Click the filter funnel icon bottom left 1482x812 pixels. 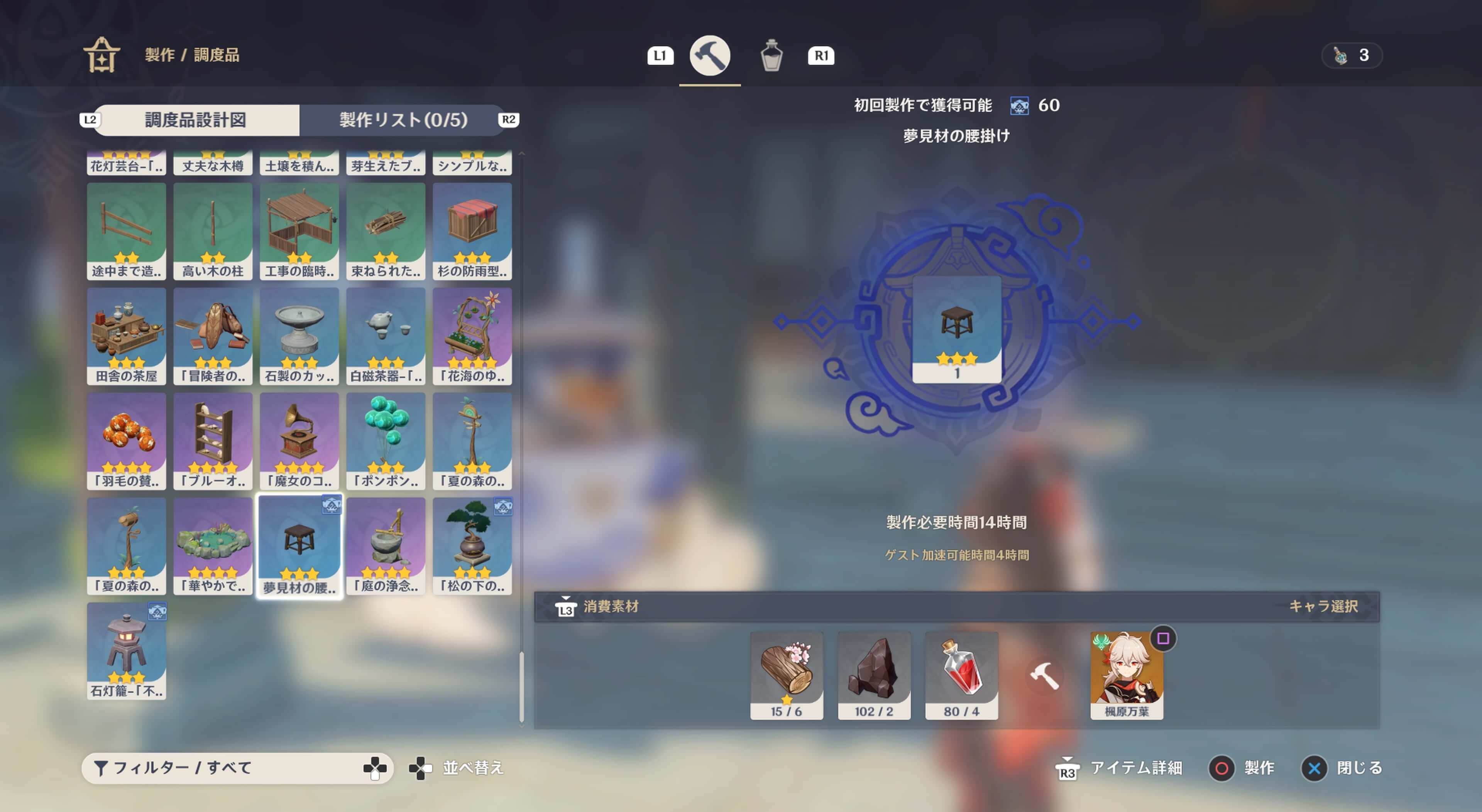pyautogui.click(x=102, y=768)
